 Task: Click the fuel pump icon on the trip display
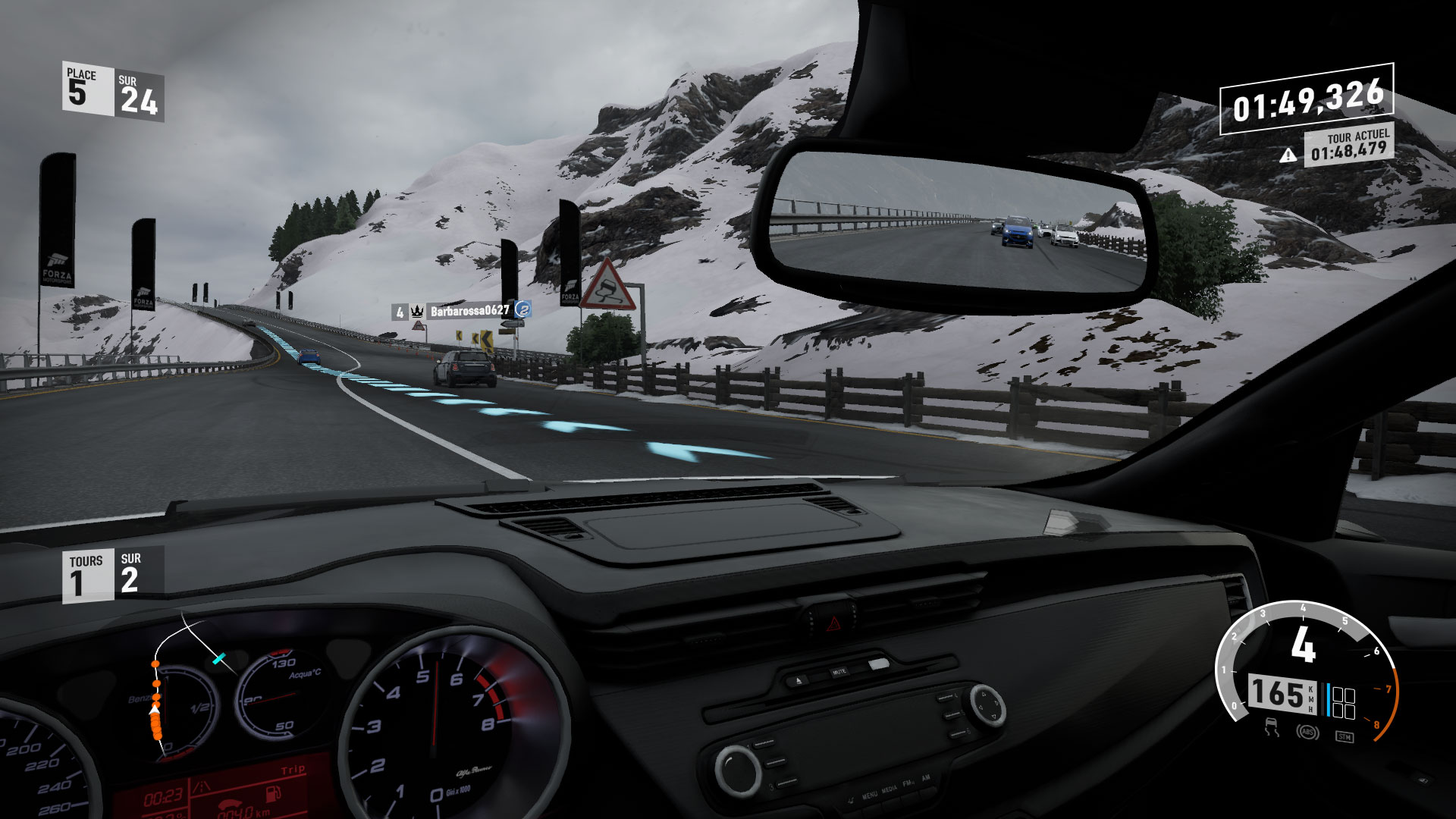[273, 794]
